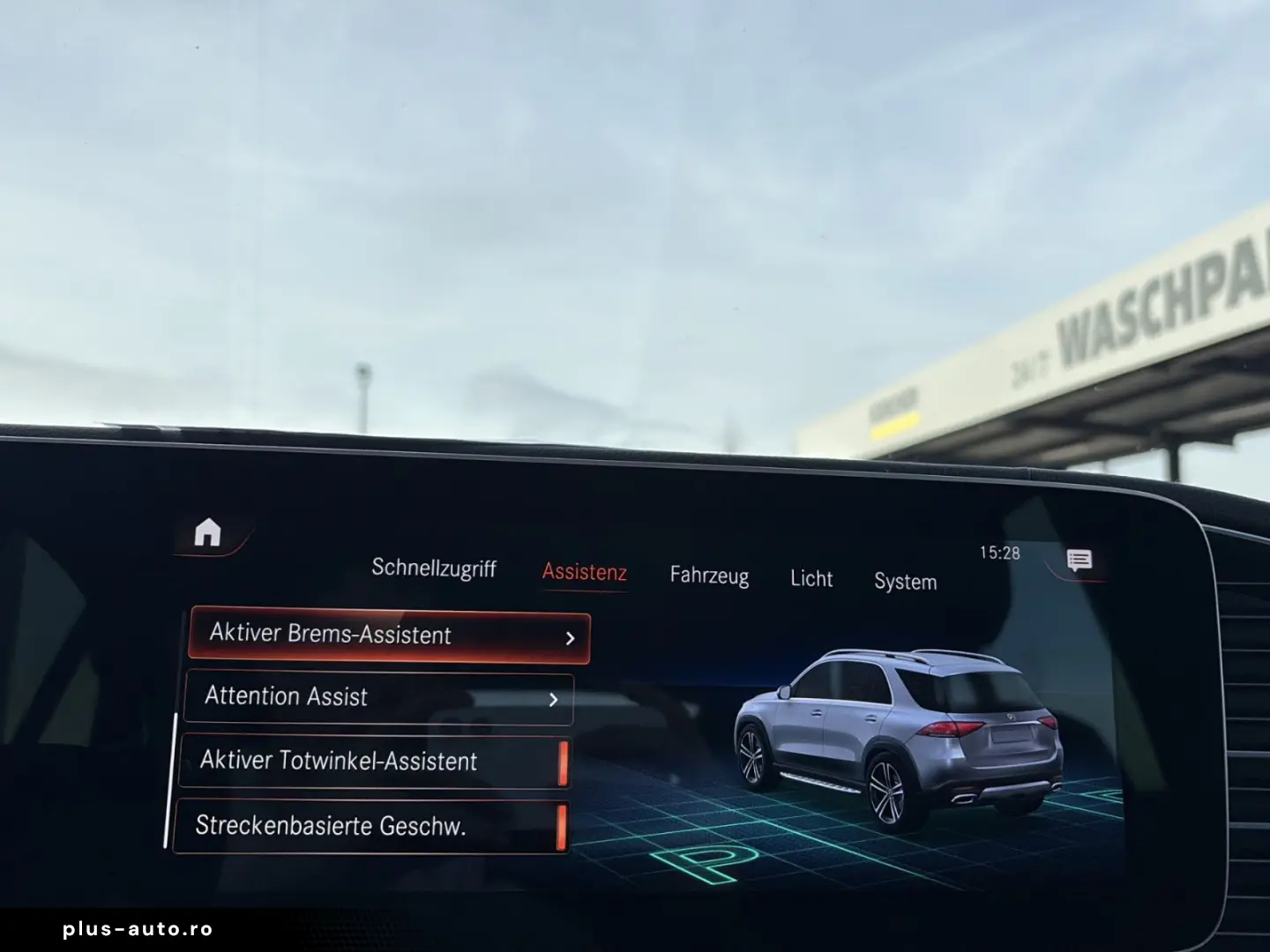This screenshot has height=952, width=1270.
Task: Switch to the Fahrzeug tab
Action: 710,576
